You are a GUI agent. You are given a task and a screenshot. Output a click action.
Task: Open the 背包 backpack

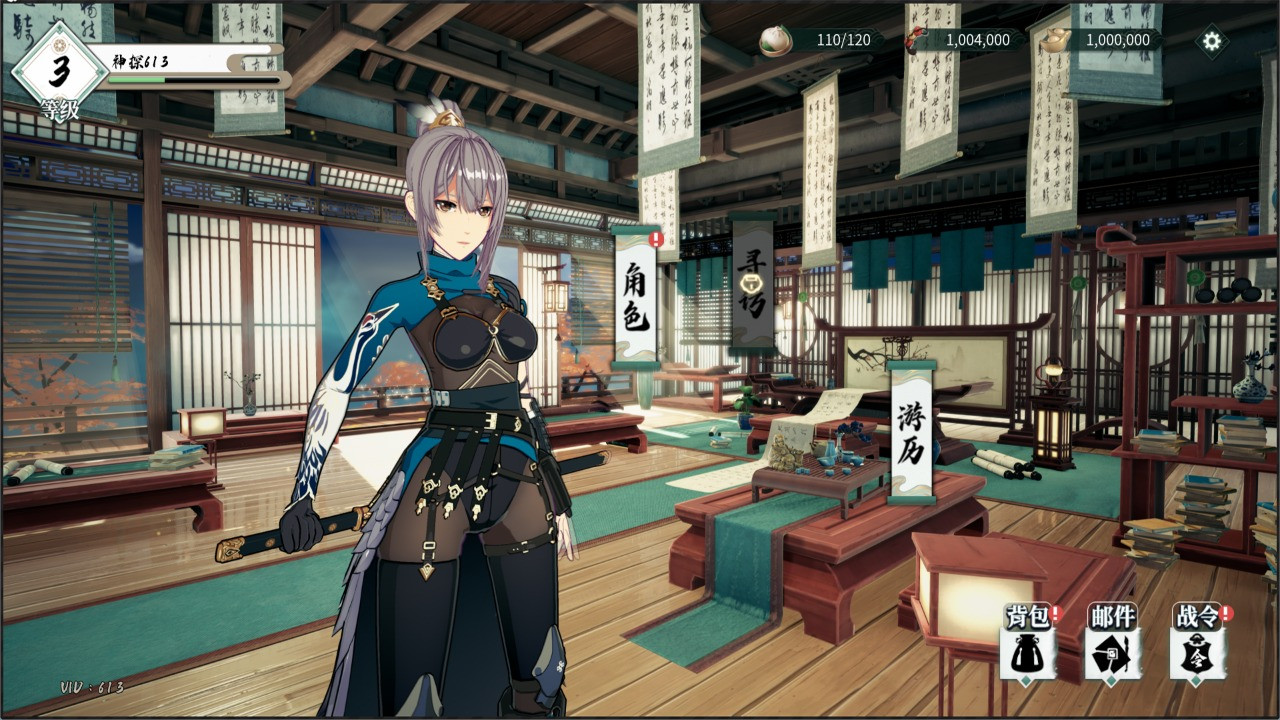click(x=1028, y=643)
